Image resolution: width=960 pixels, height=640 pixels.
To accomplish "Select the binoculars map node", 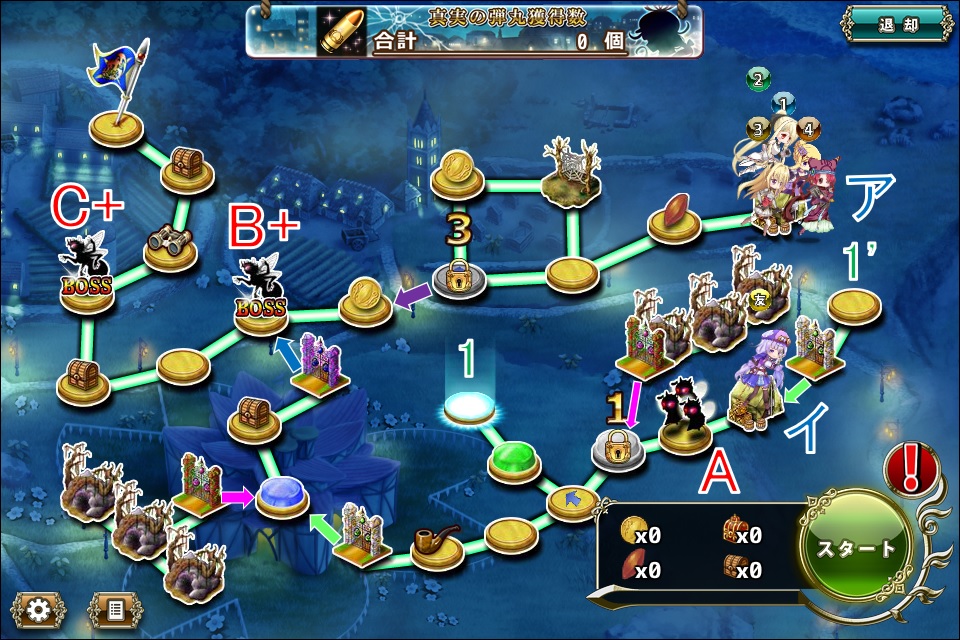I will tap(169, 241).
